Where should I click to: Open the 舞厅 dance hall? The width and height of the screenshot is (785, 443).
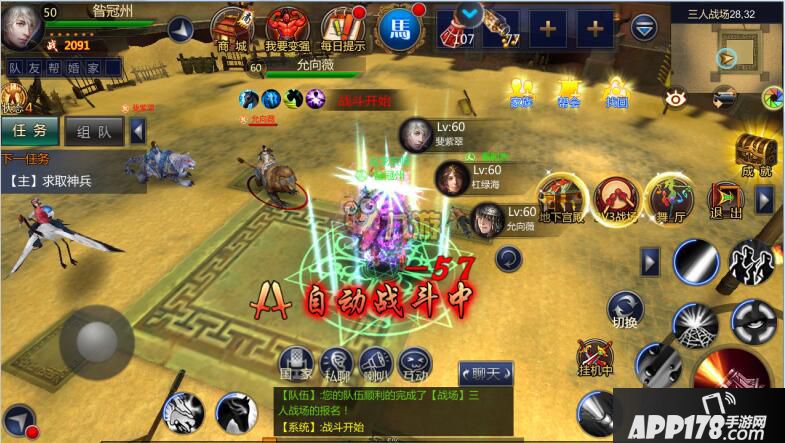coord(668,197)
